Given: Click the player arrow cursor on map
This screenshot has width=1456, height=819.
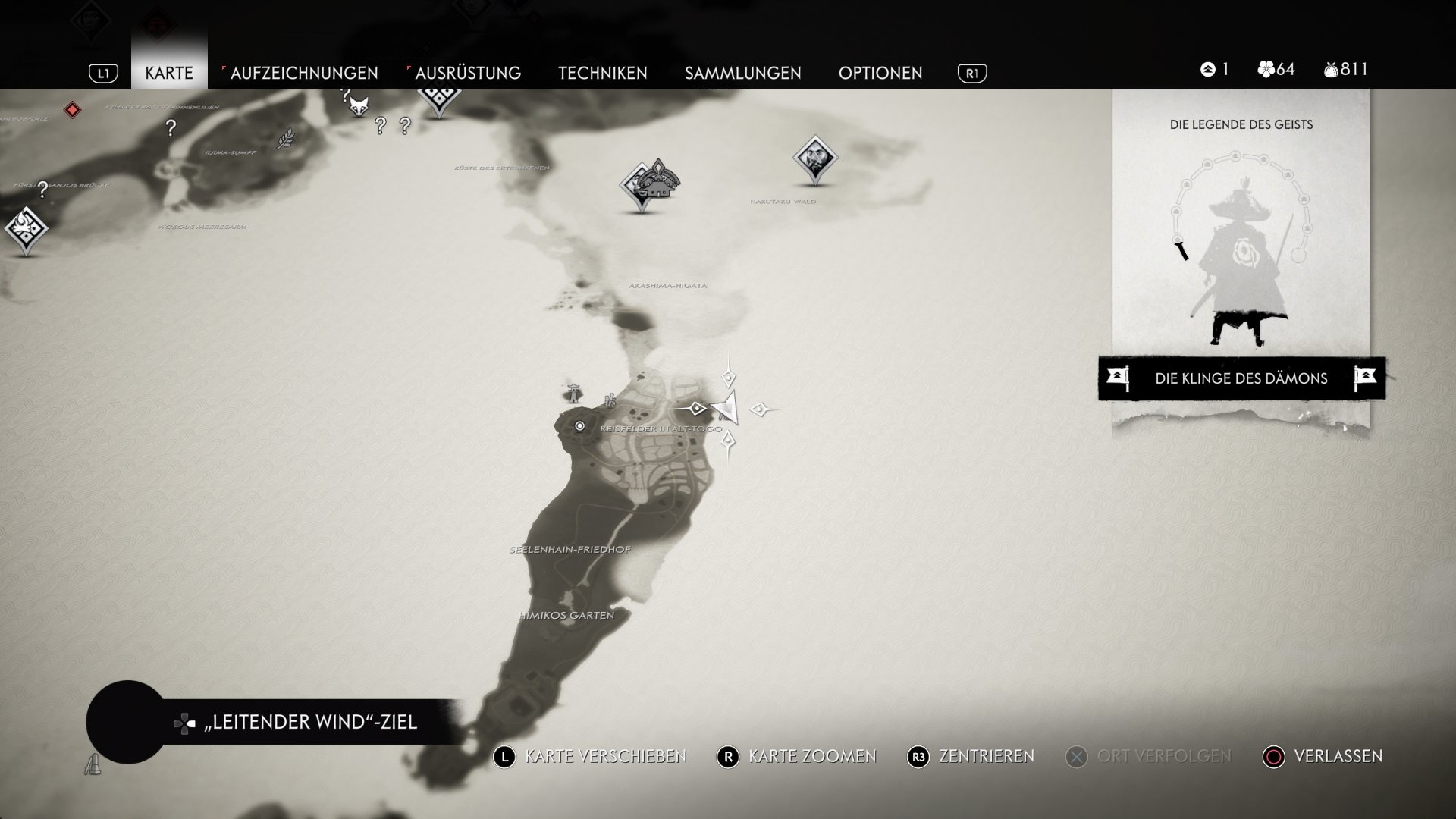Looking at the screenshot, I should point(726,408).
